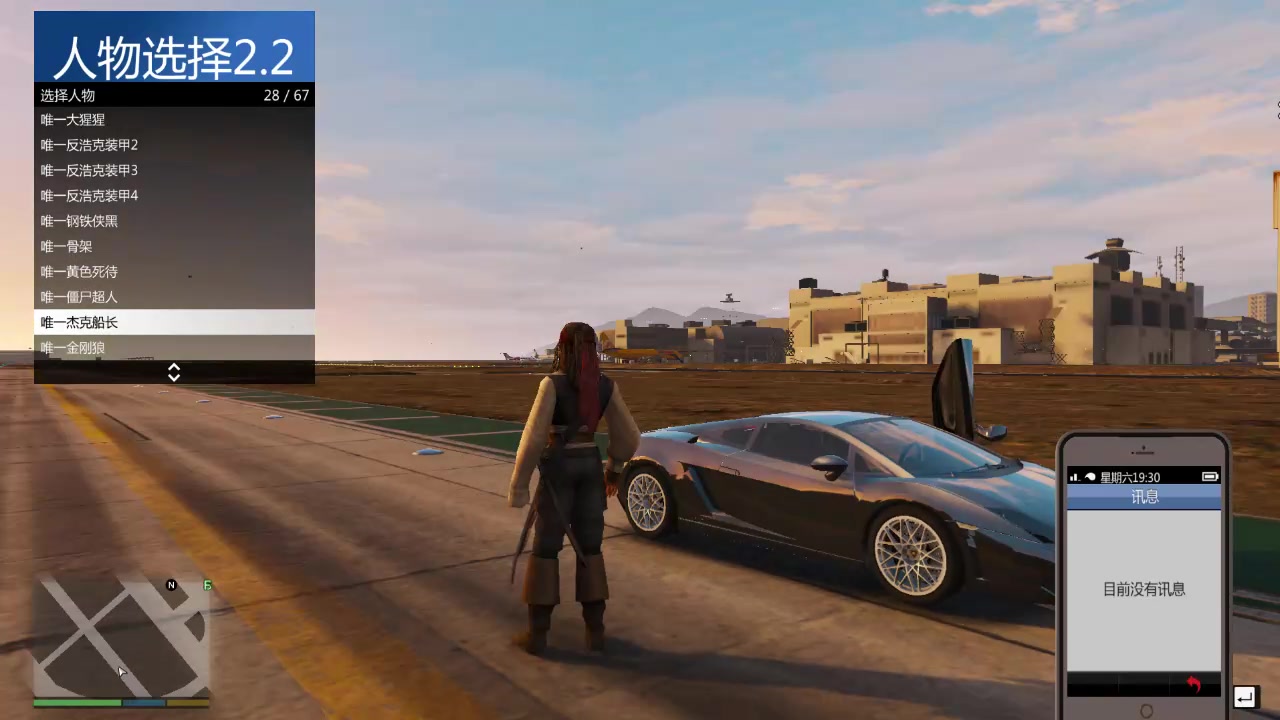
Task: Click the menu's up/down scroll arrows
Action: [x=174, y=372]
